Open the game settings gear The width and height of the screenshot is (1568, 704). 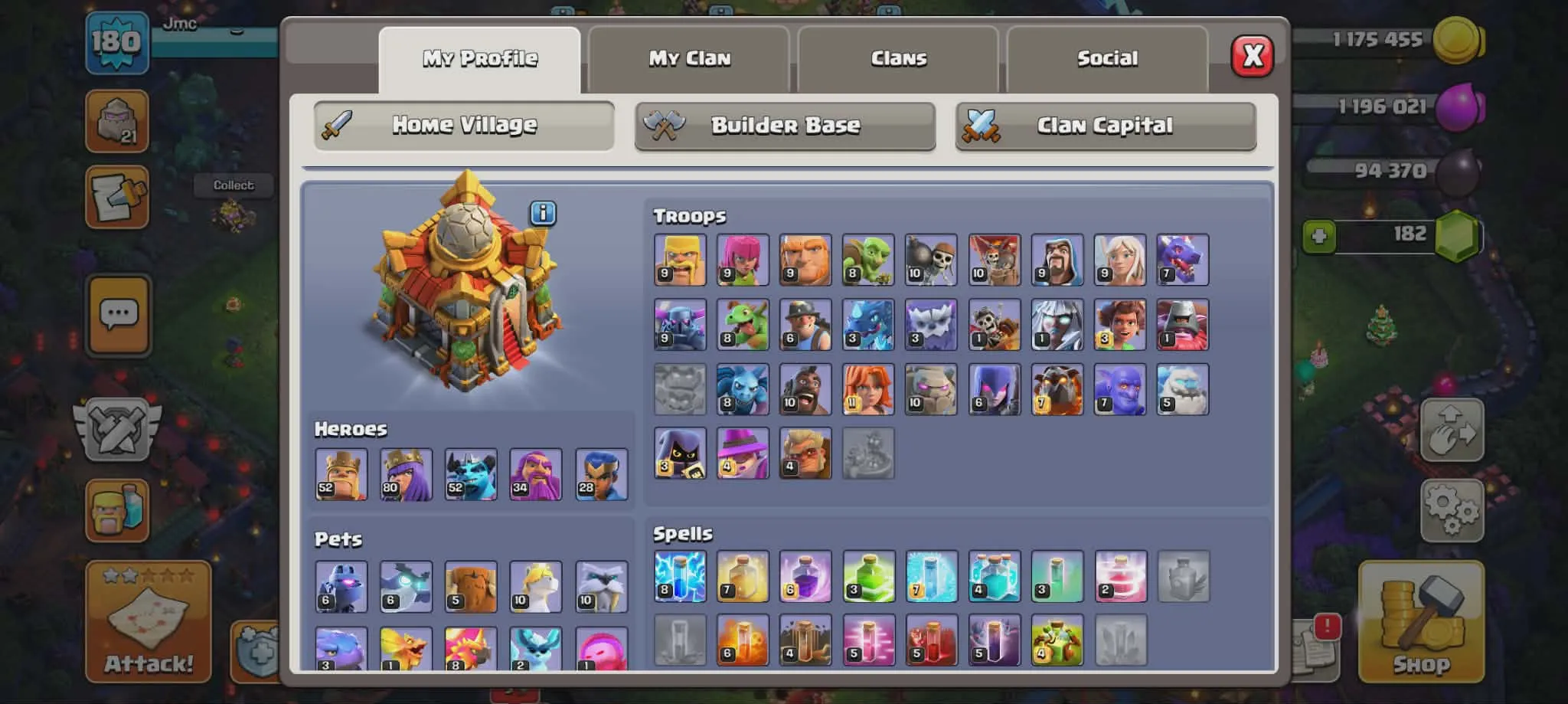click(1452, 510)
